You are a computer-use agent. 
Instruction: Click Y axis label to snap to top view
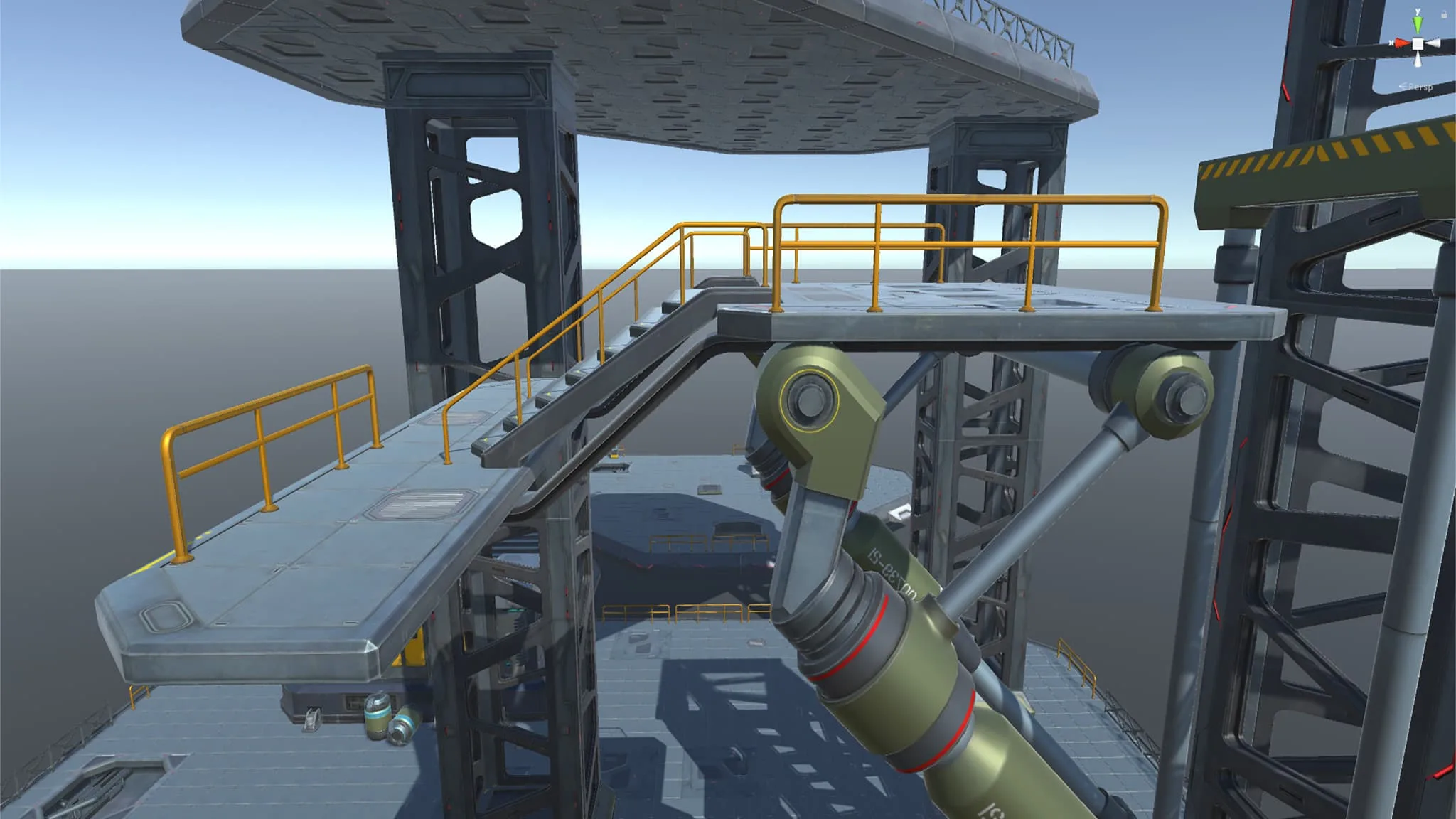1418,11
